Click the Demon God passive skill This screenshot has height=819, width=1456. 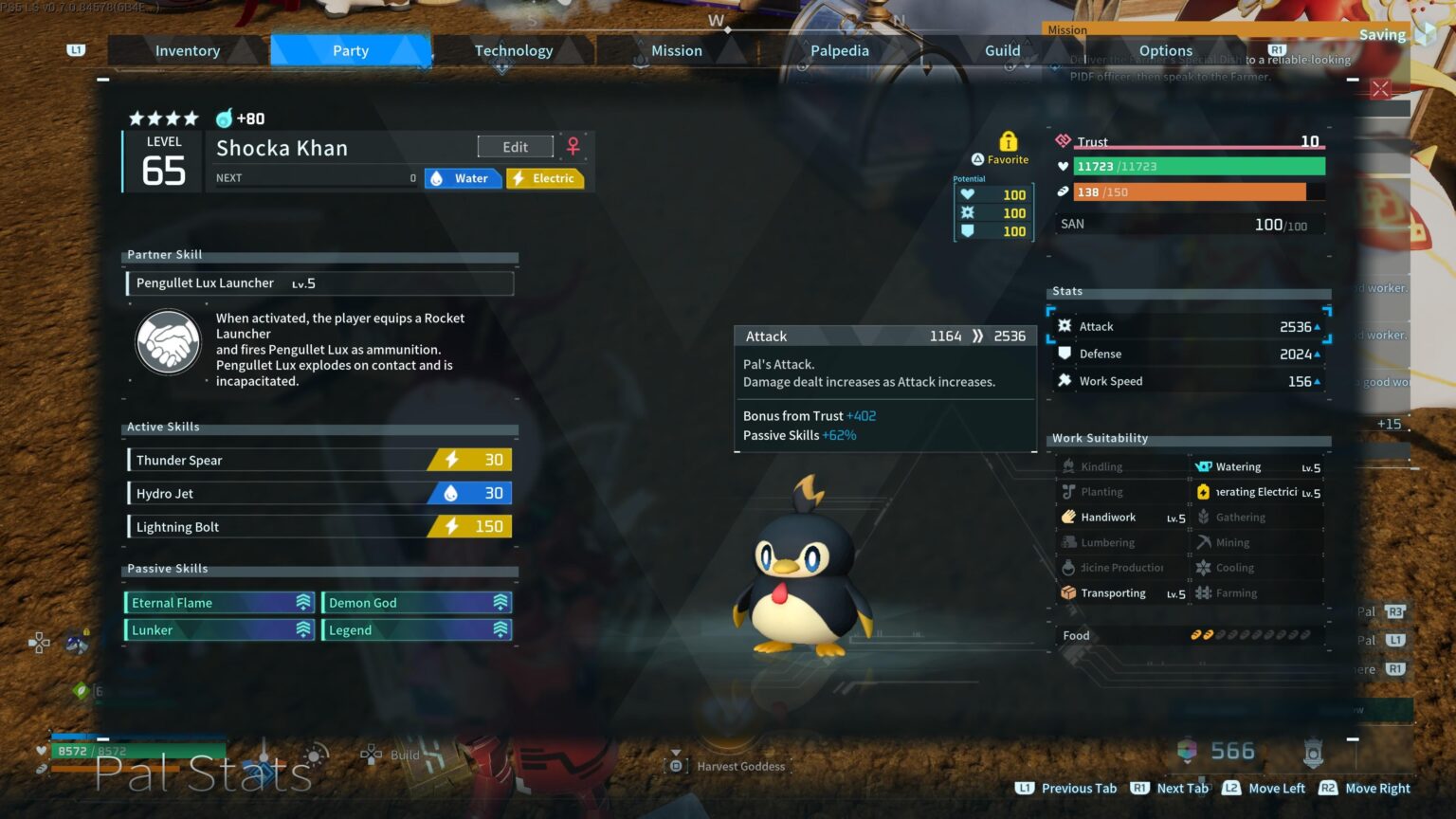coord(415,602)
